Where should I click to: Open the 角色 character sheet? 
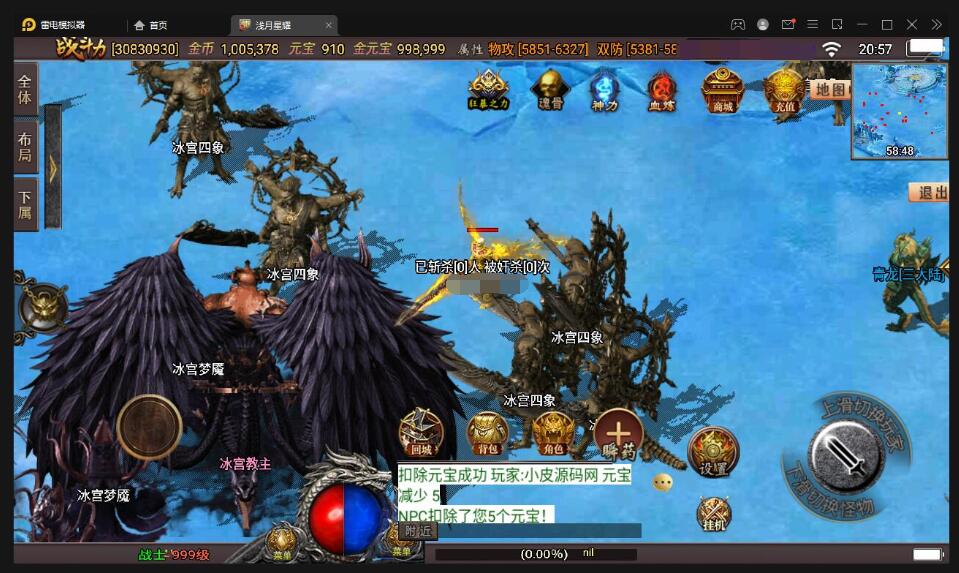pos(552,434)
